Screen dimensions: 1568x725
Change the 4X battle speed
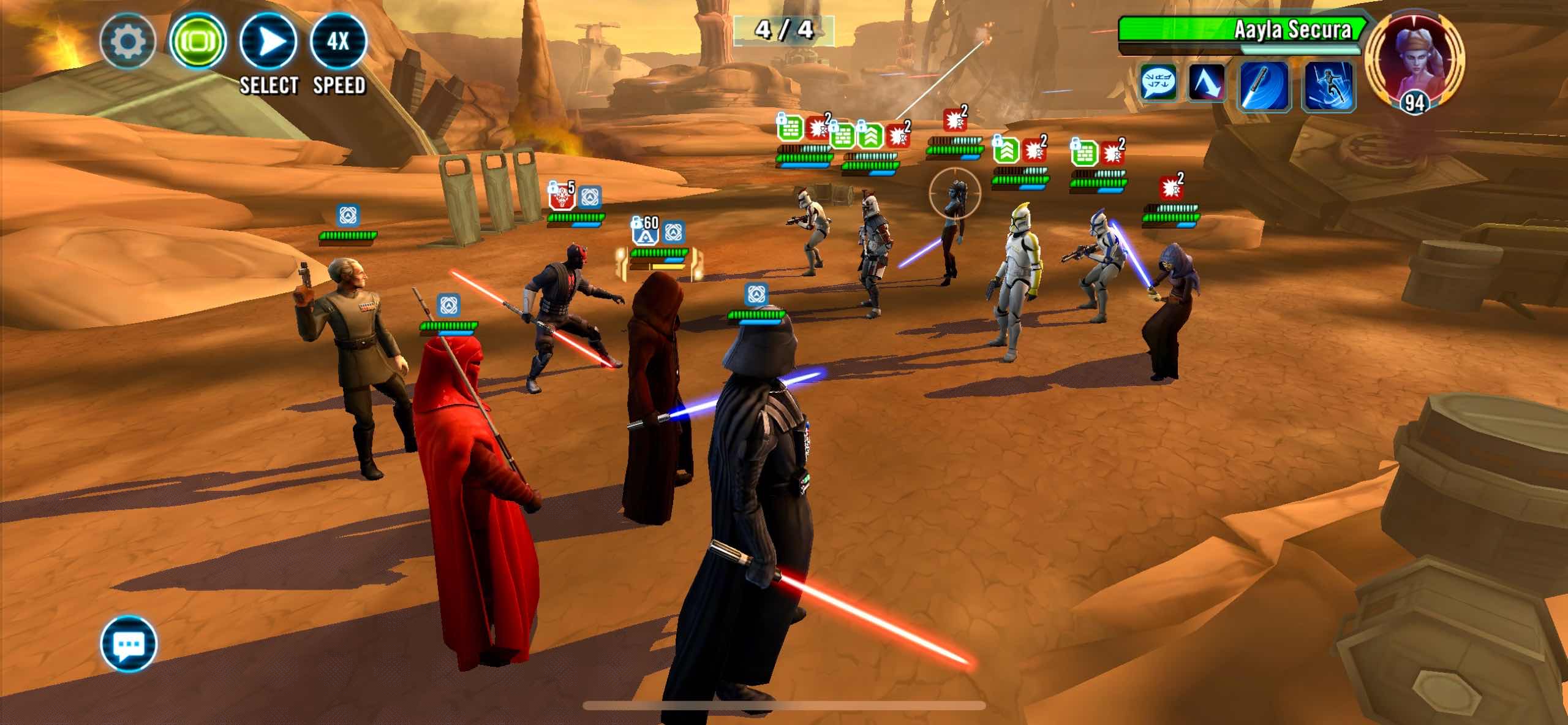click(x=338, y=42)
